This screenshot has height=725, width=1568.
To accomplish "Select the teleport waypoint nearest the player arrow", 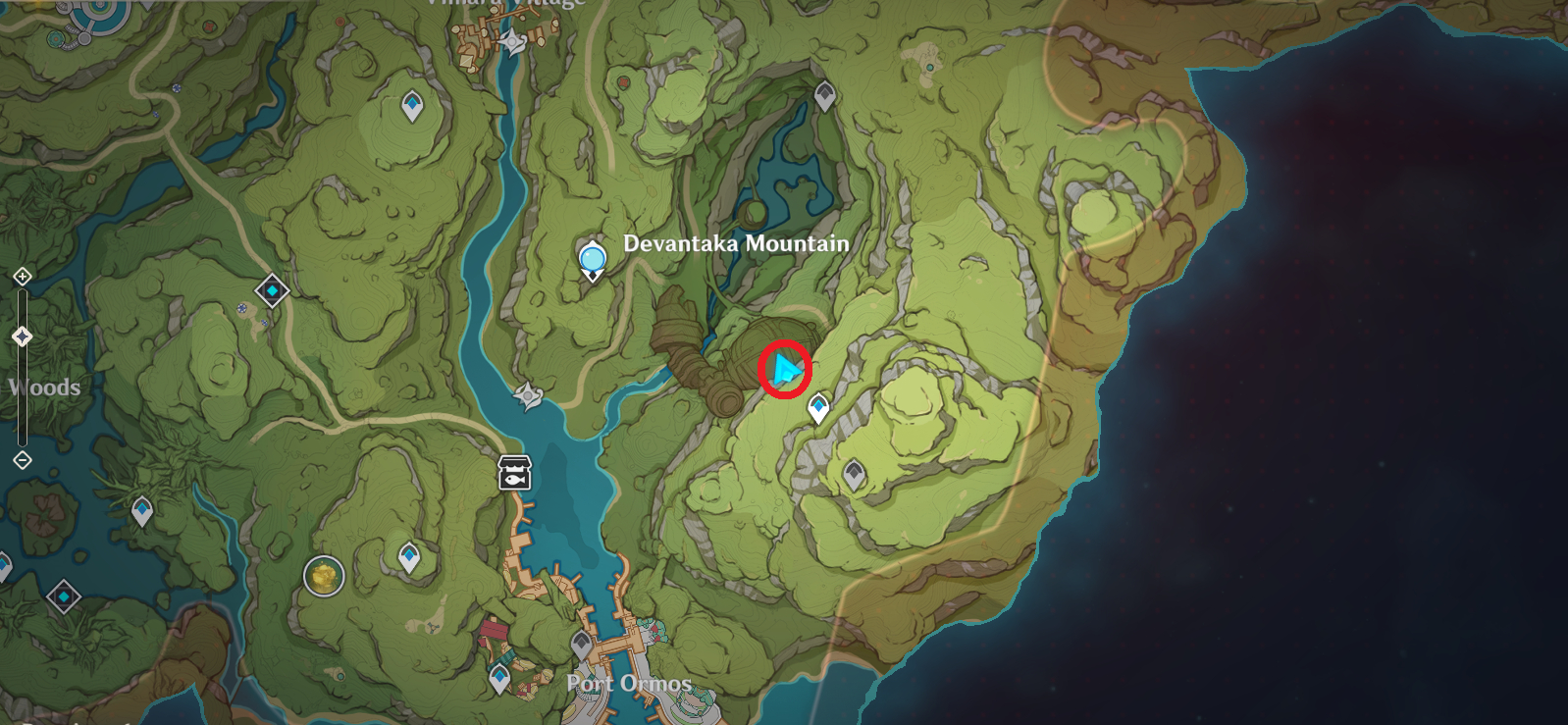I will coord(818,407).
